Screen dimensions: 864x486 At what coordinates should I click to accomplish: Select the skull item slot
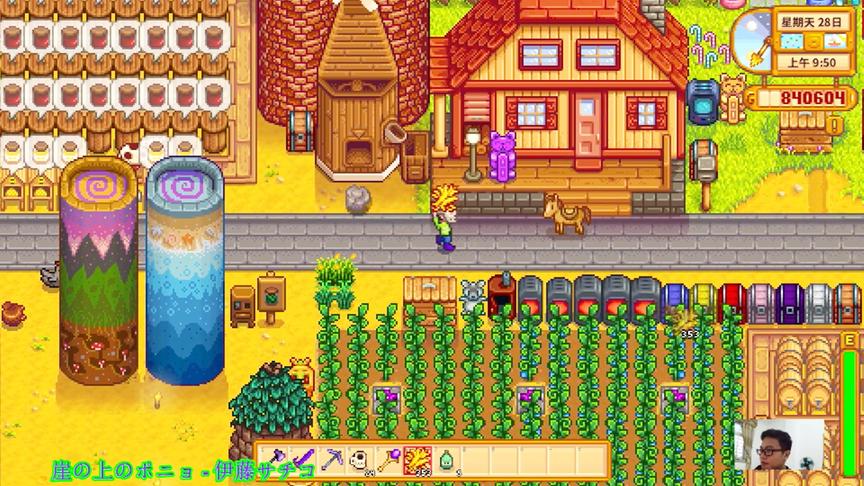[x=359, y=459]
